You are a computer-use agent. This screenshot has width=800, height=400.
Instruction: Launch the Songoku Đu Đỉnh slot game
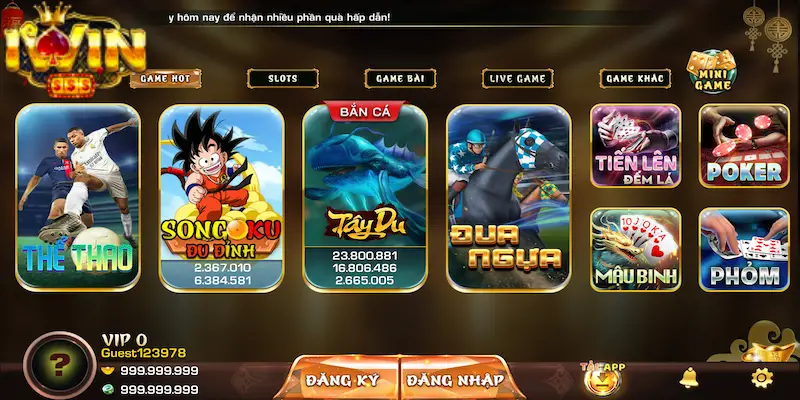tap(221, 197)
